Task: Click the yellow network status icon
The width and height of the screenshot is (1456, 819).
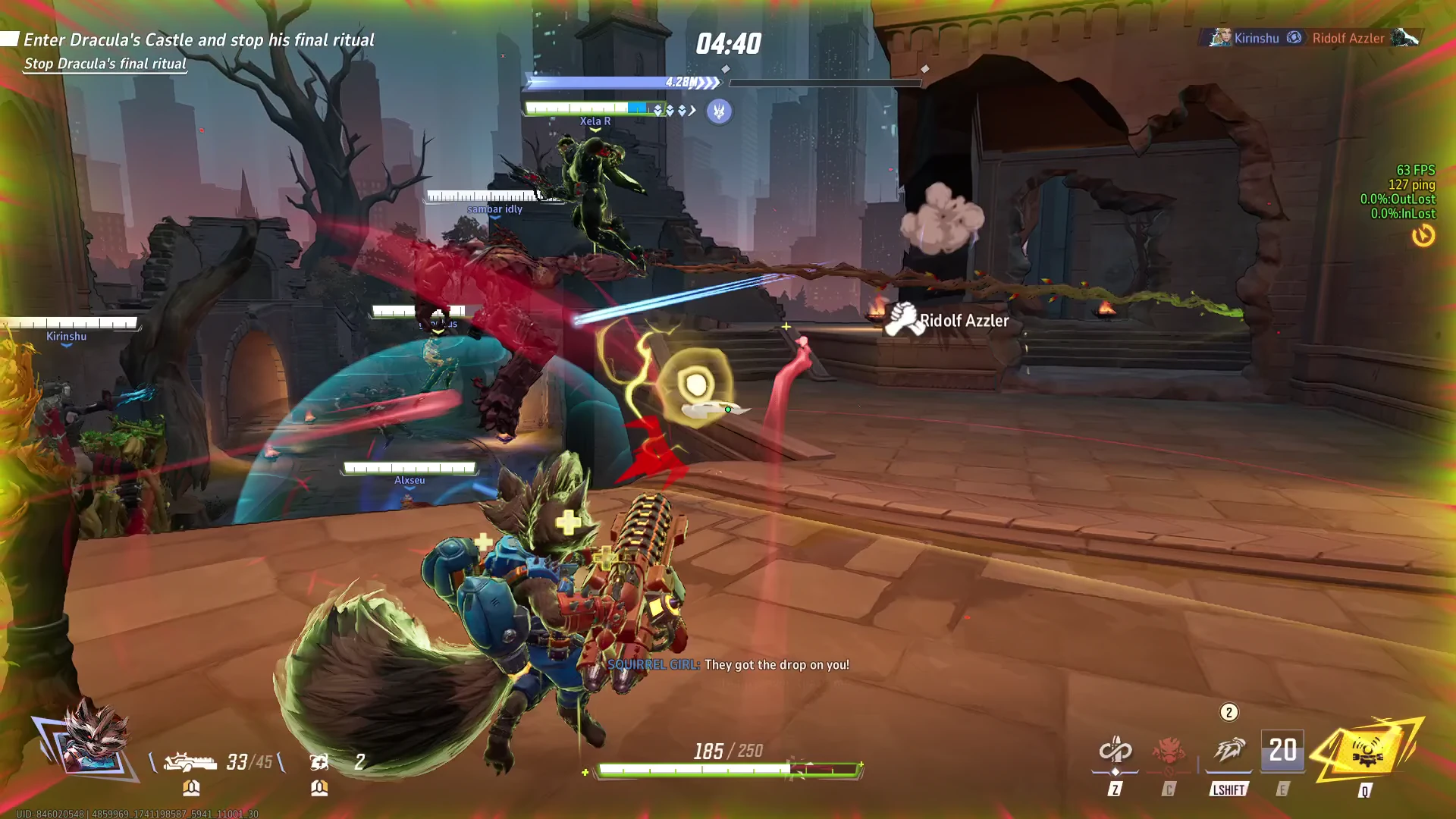Action: pos(1423,236)
